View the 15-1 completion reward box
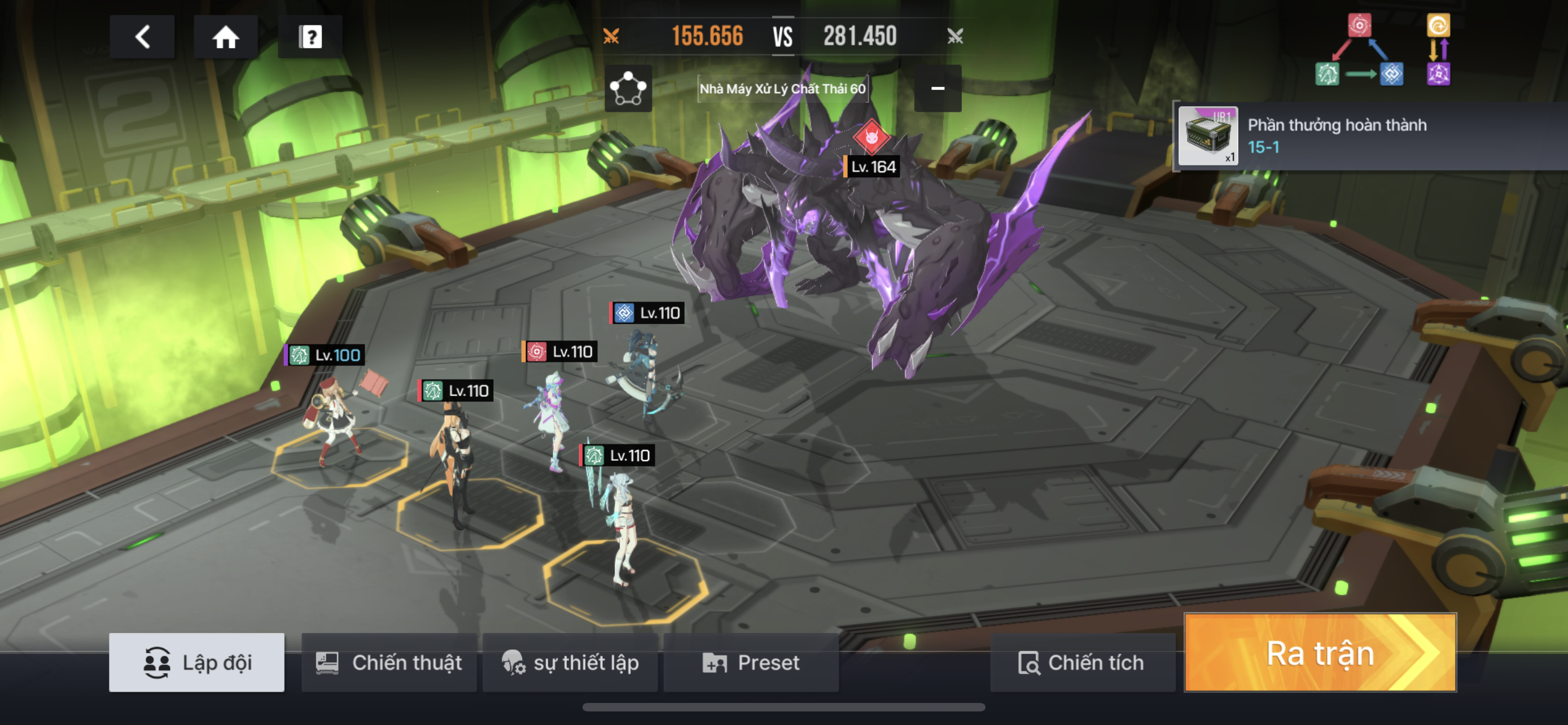This screenshot has height=725, width=1568. pos(1208,136)
